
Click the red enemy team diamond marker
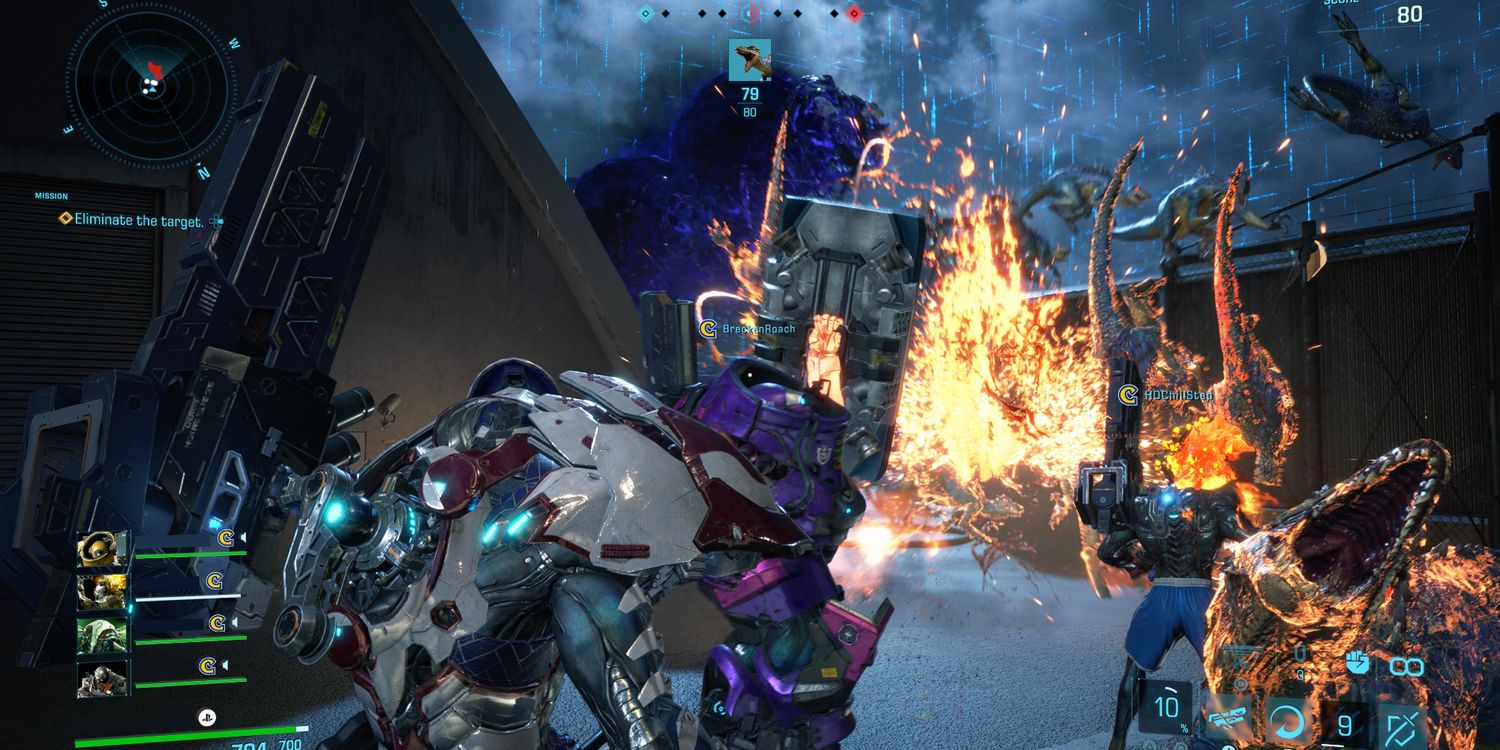853,14
